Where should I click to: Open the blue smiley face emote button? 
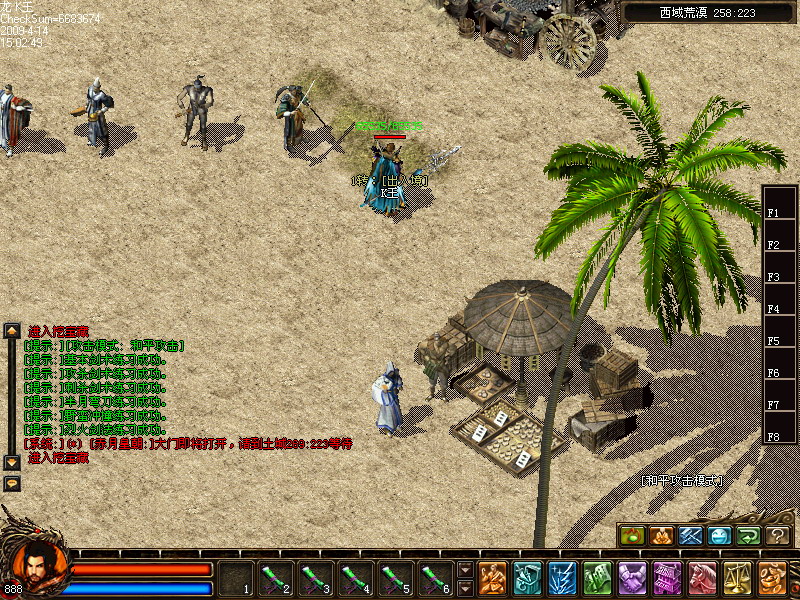(720, 536)
